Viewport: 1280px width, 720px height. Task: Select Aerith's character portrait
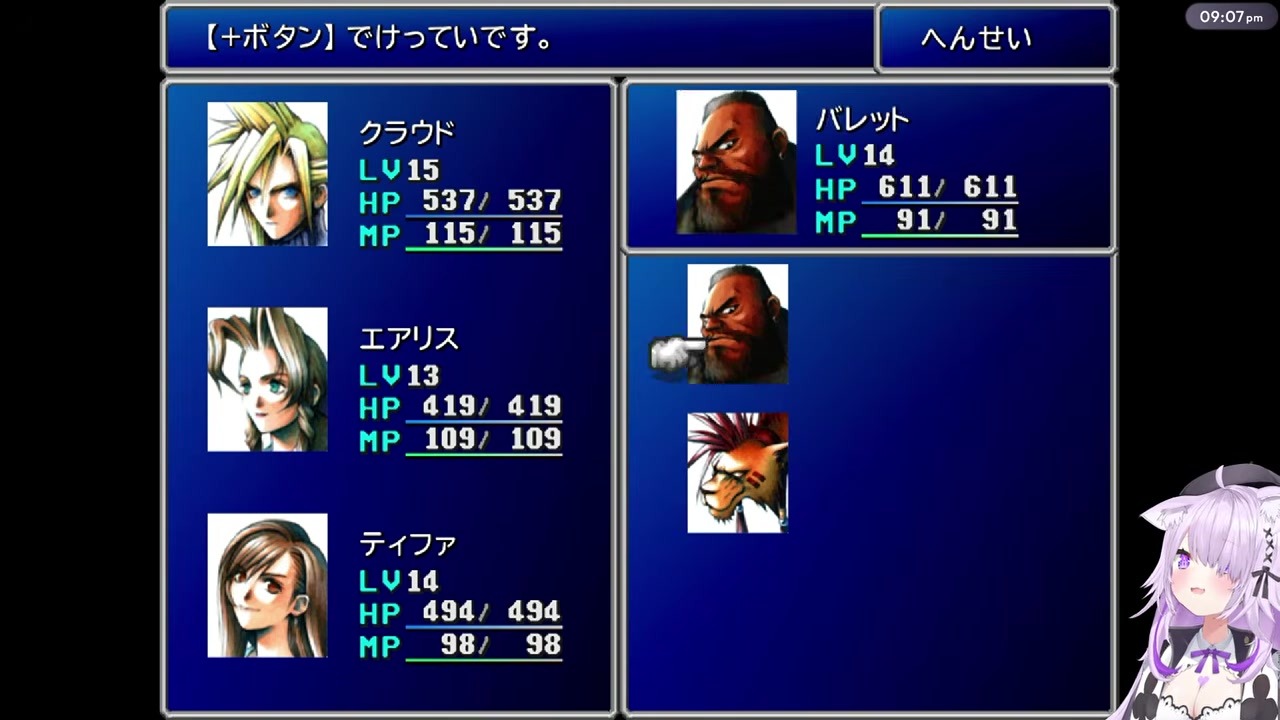(266, 380)
